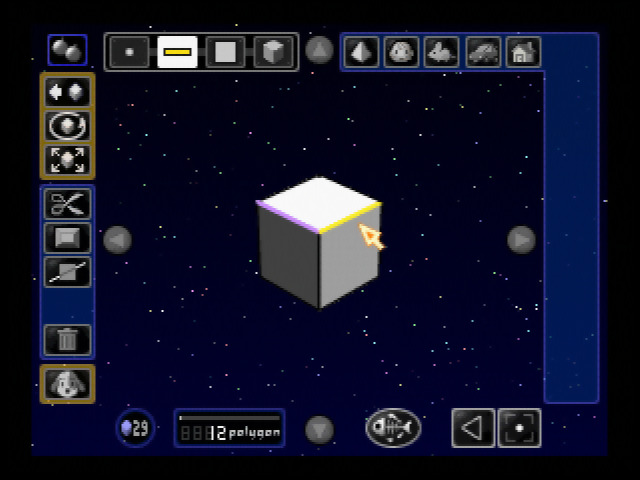
Task: Choose the yellow edge selection mode
Action: (177, 52)
